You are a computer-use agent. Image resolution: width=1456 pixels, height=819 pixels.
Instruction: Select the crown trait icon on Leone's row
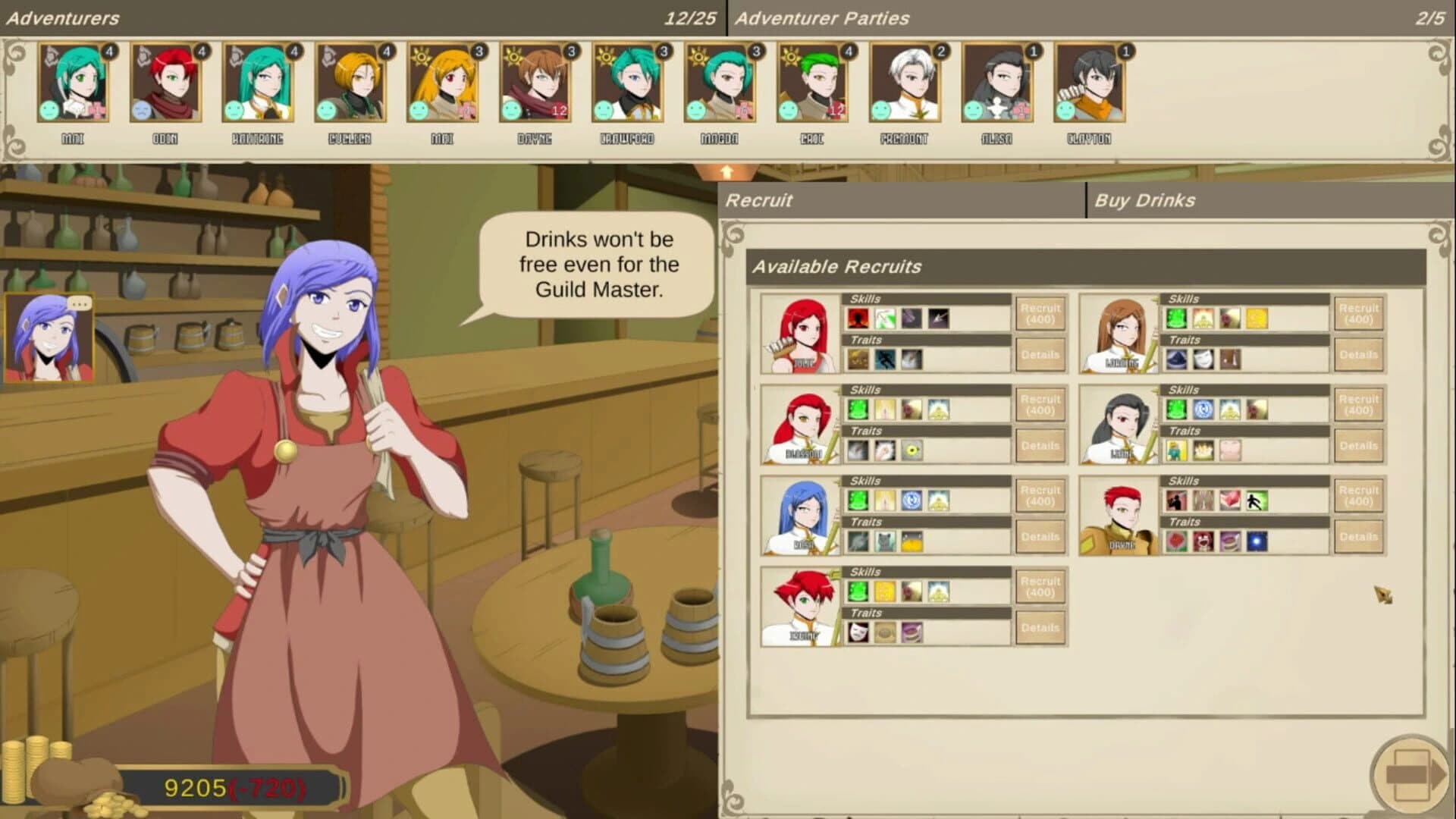tap(1202, 448)
